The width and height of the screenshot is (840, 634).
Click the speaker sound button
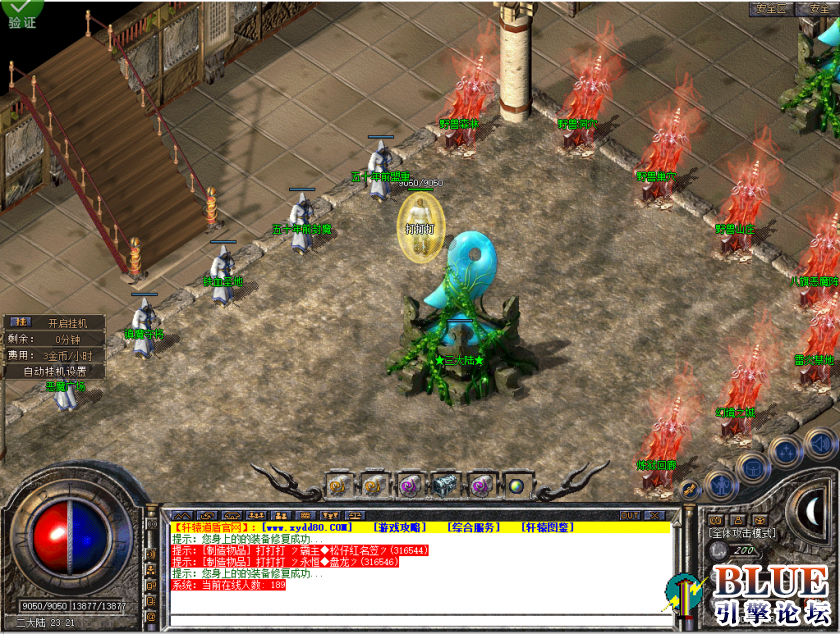pyautogui.click(x=820, y=443)
